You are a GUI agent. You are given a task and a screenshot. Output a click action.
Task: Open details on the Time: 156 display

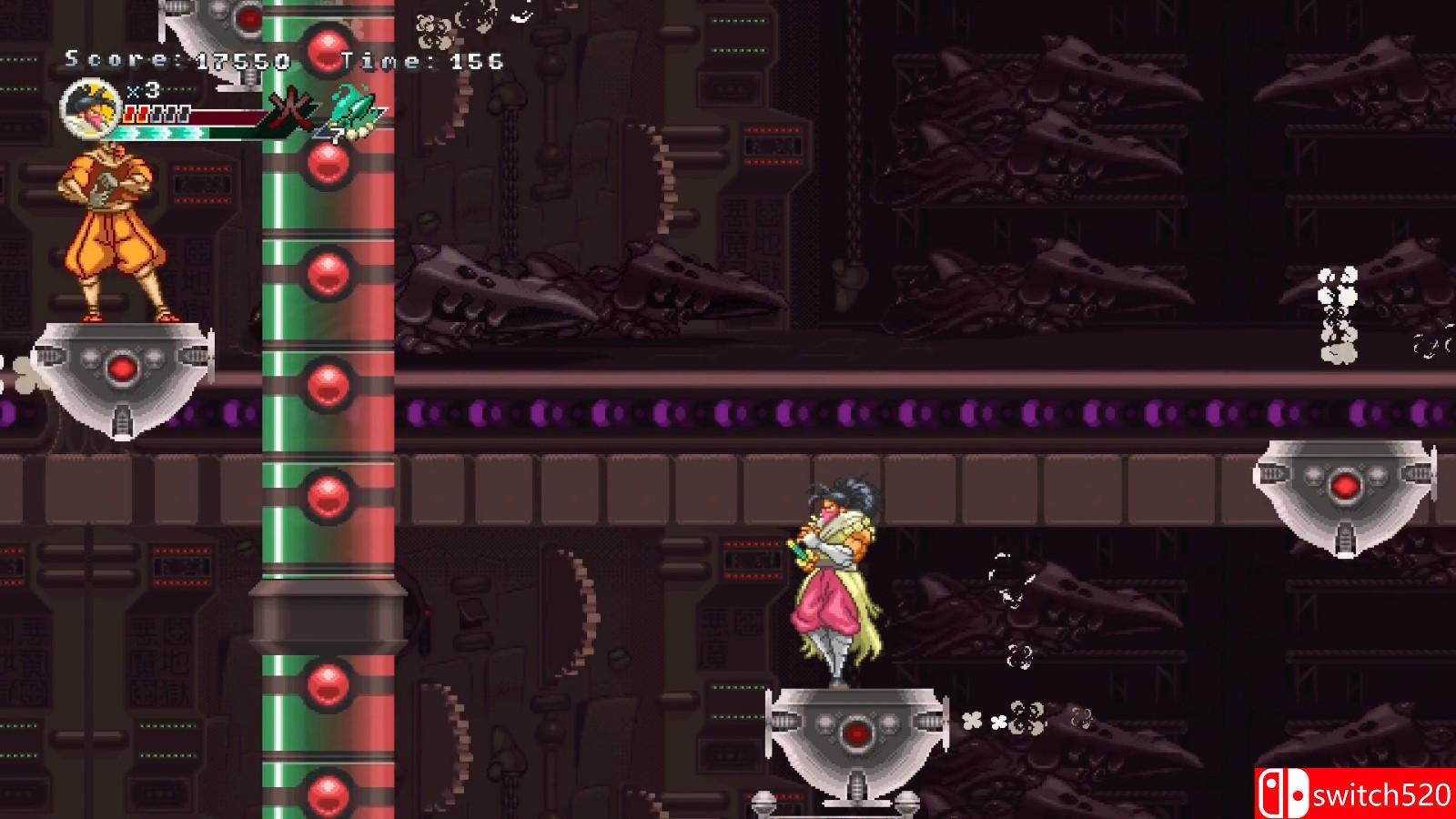point(421,62)
